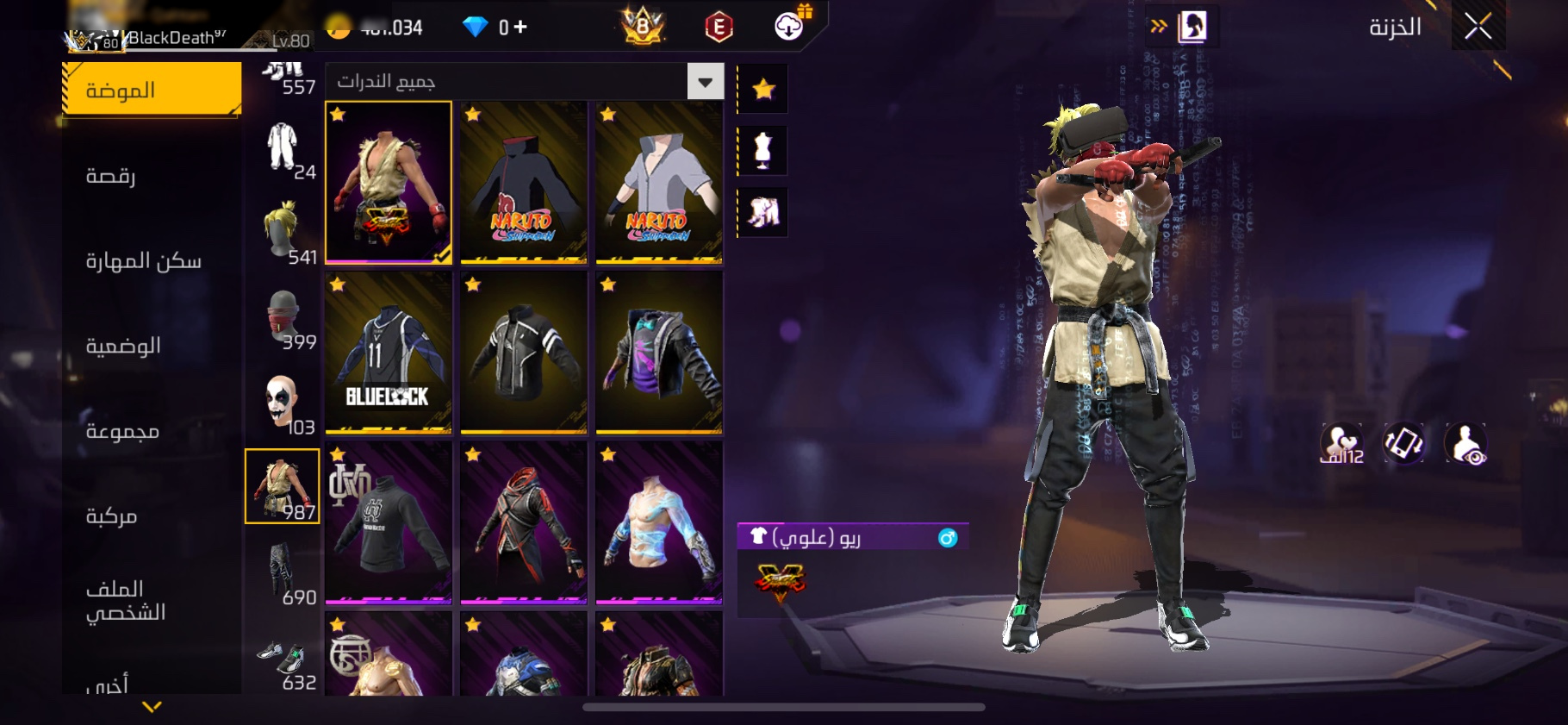The image size is (1568, 725).
Task: Close the vault screen with X
Action: (x=1478, y=27)
